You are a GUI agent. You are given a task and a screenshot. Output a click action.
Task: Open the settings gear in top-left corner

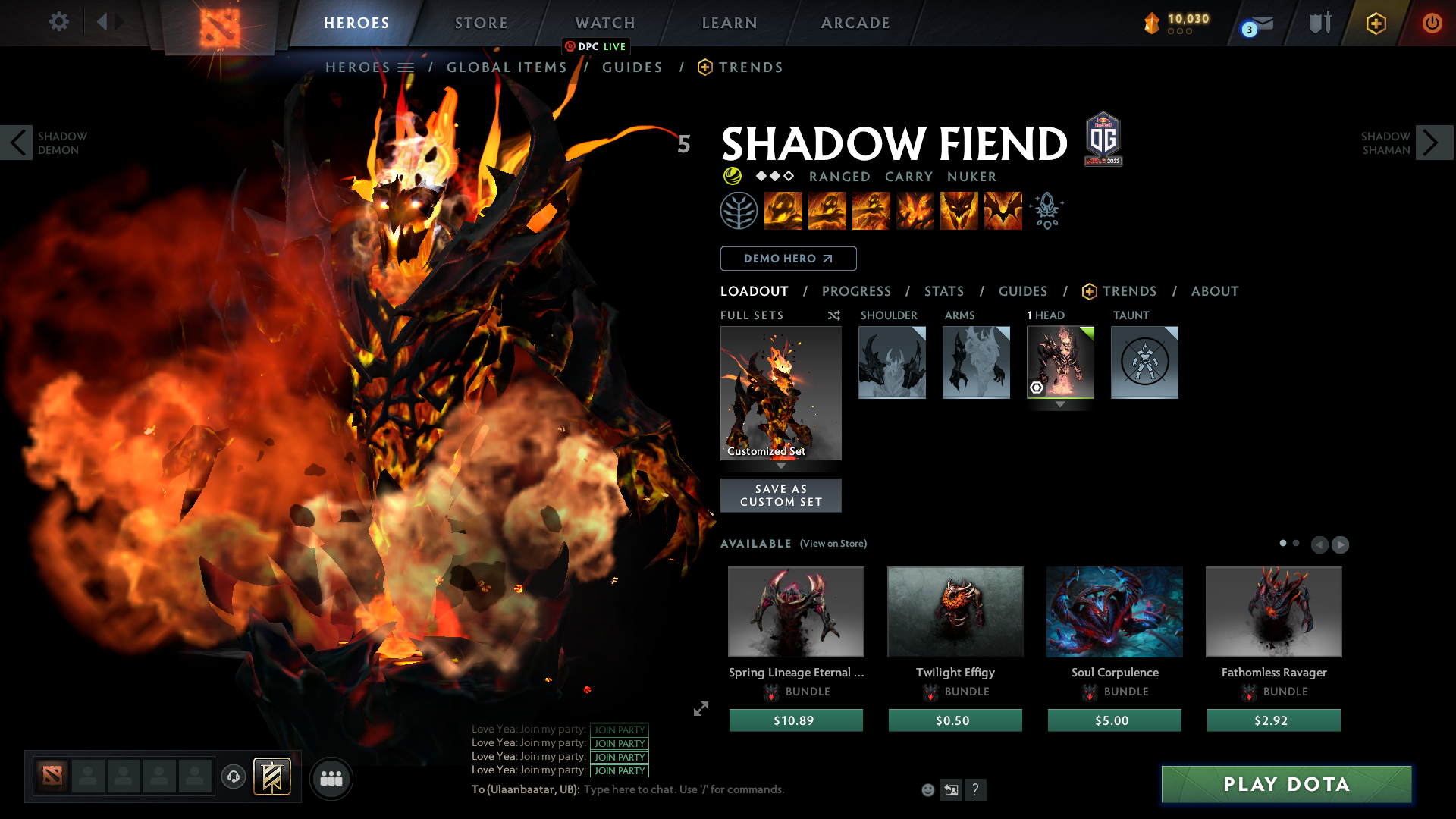tap(58, 22)
